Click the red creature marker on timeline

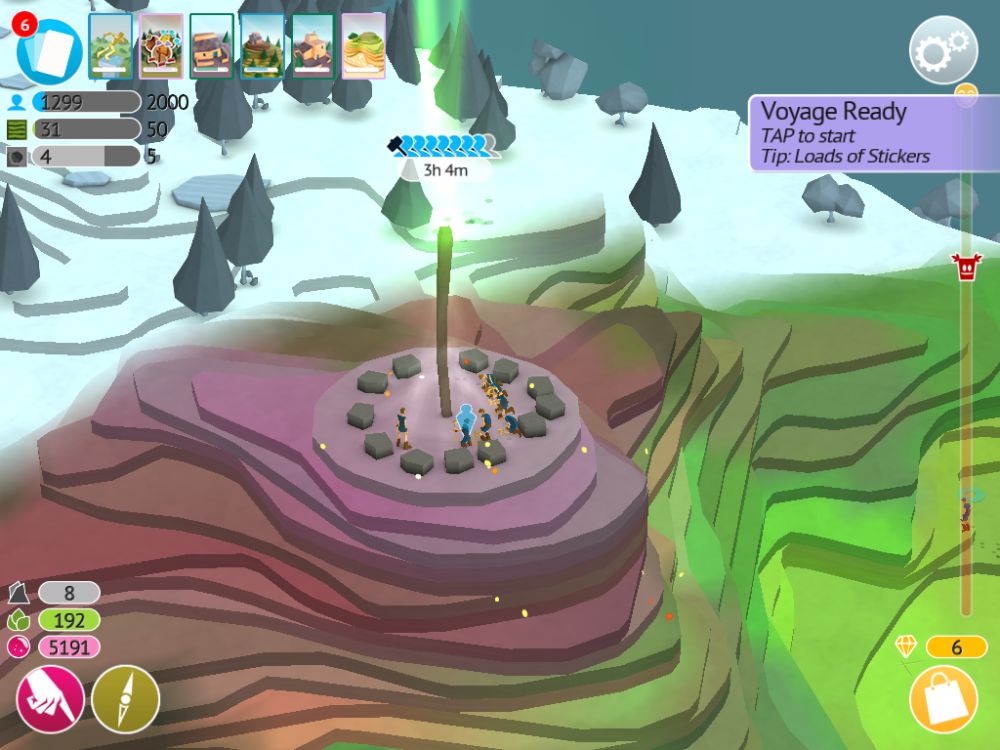[x=966, y=267]
